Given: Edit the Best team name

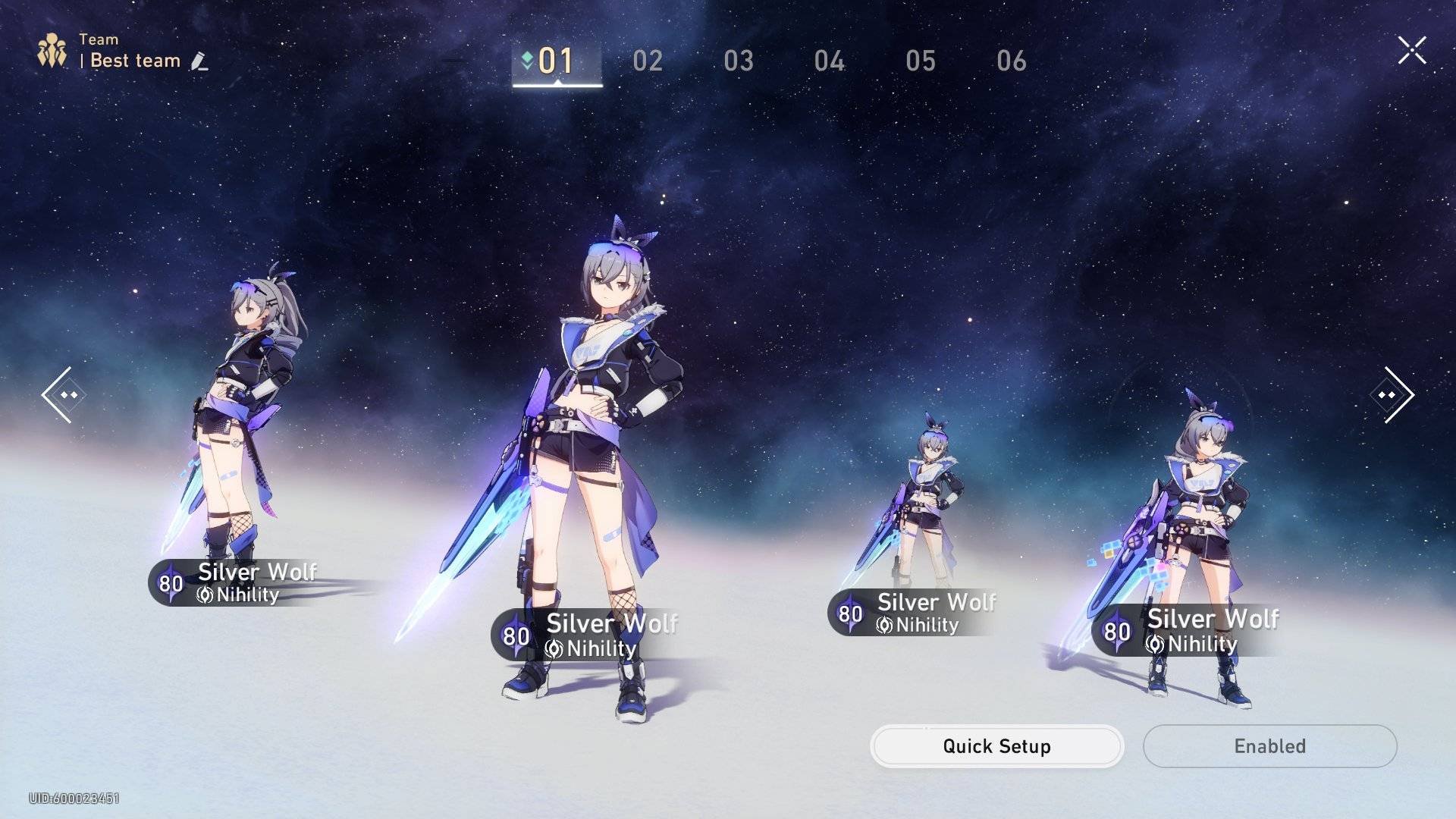Looking at the screenshot, I should (x=199, y=61).
